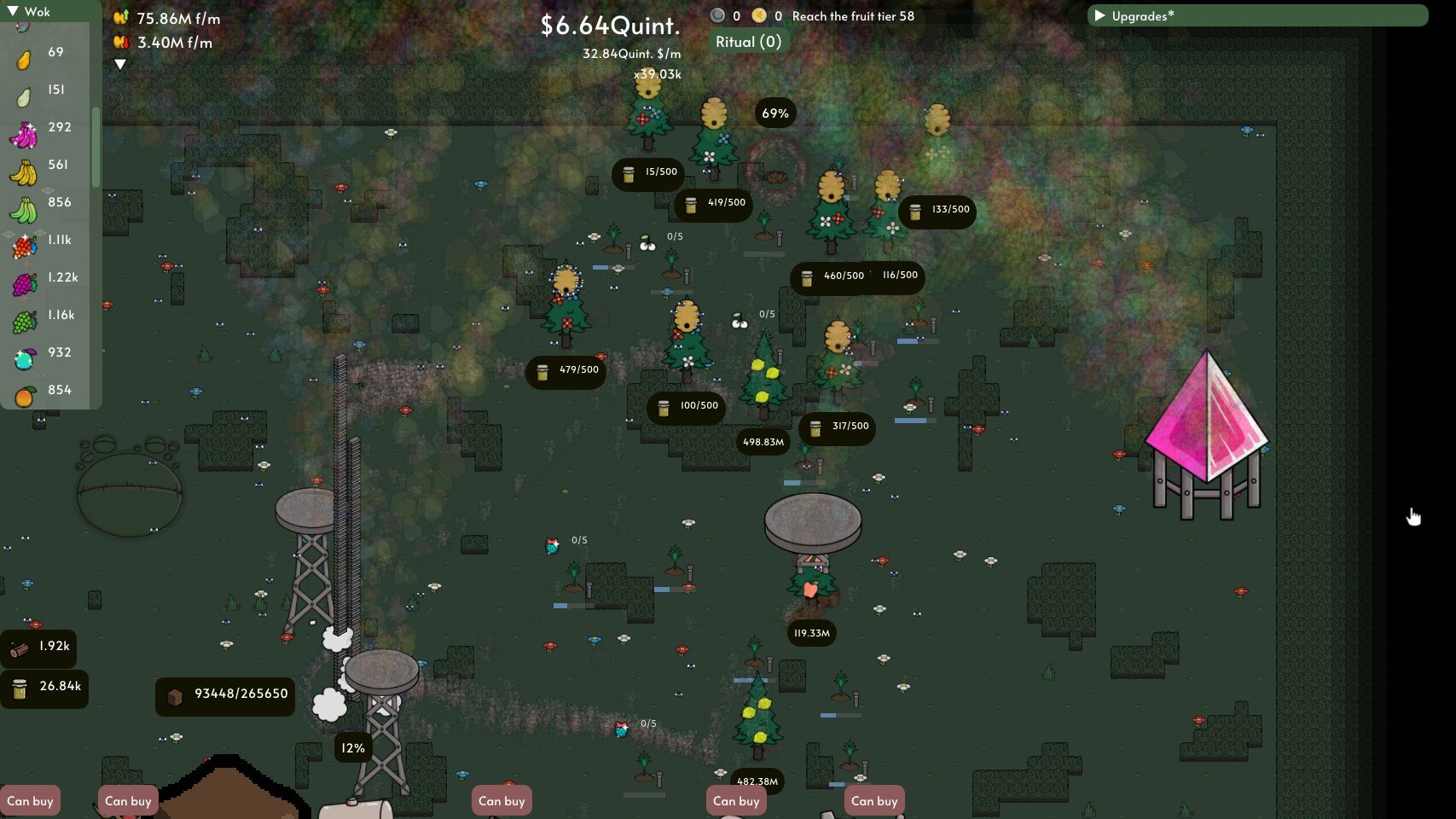Open the Ritual (0) button

click(748, 42)
